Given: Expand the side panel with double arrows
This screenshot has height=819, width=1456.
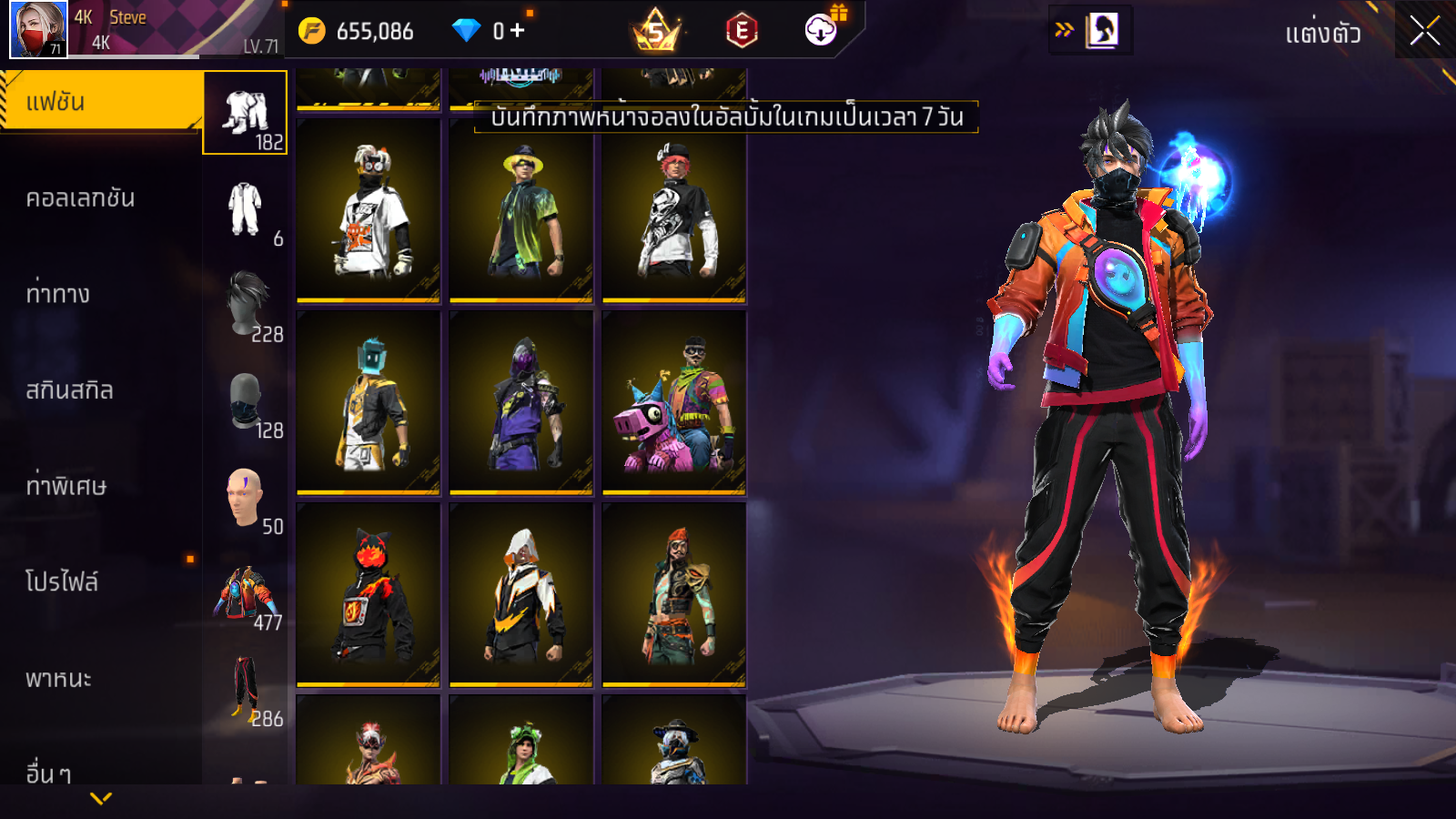Looking at the screenshot, I should [x=1064, y=30].
